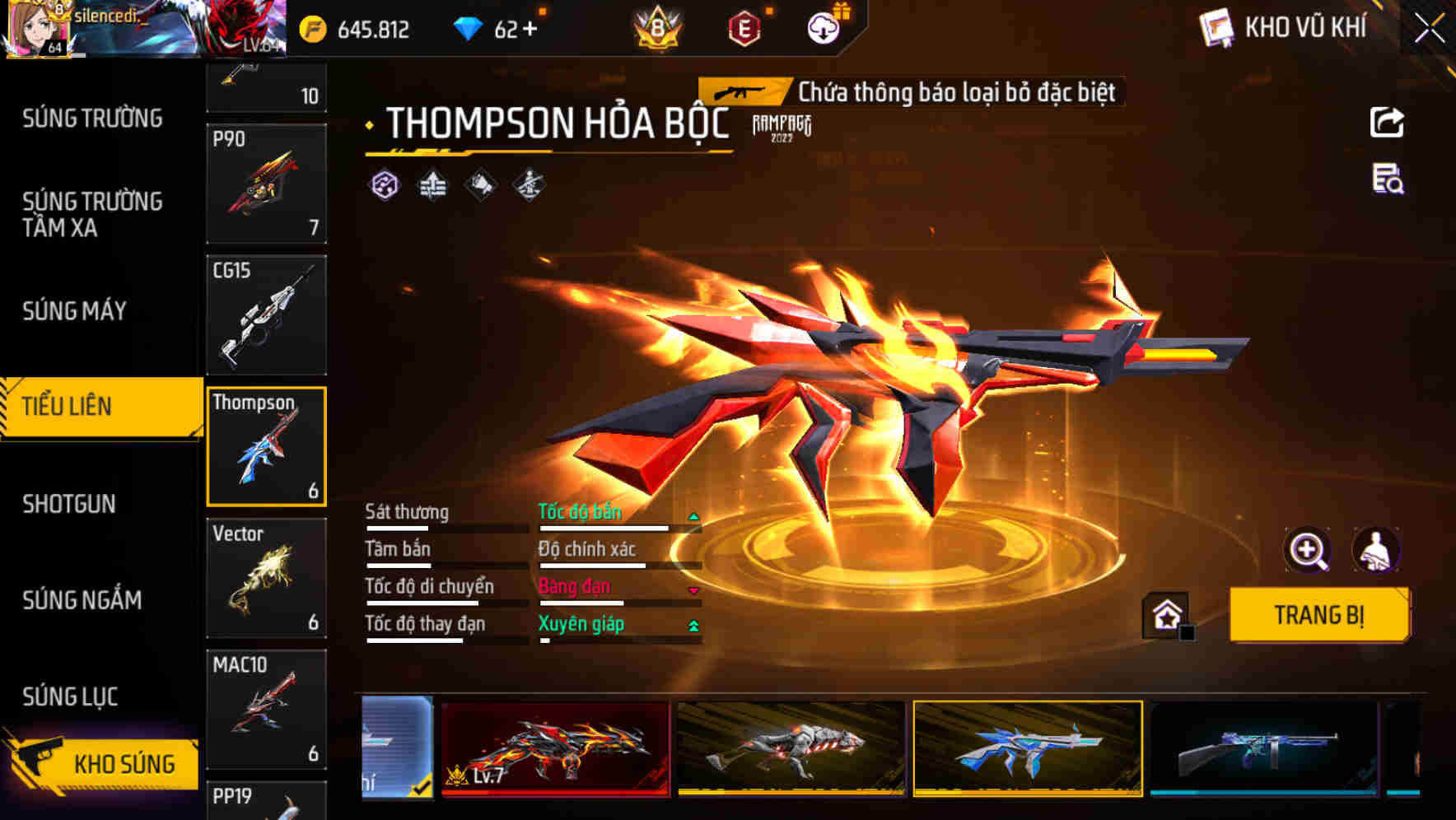Click the checkmark on the equipped skin thumbnail
1456x820 pixels.
(x=422, y=786)
